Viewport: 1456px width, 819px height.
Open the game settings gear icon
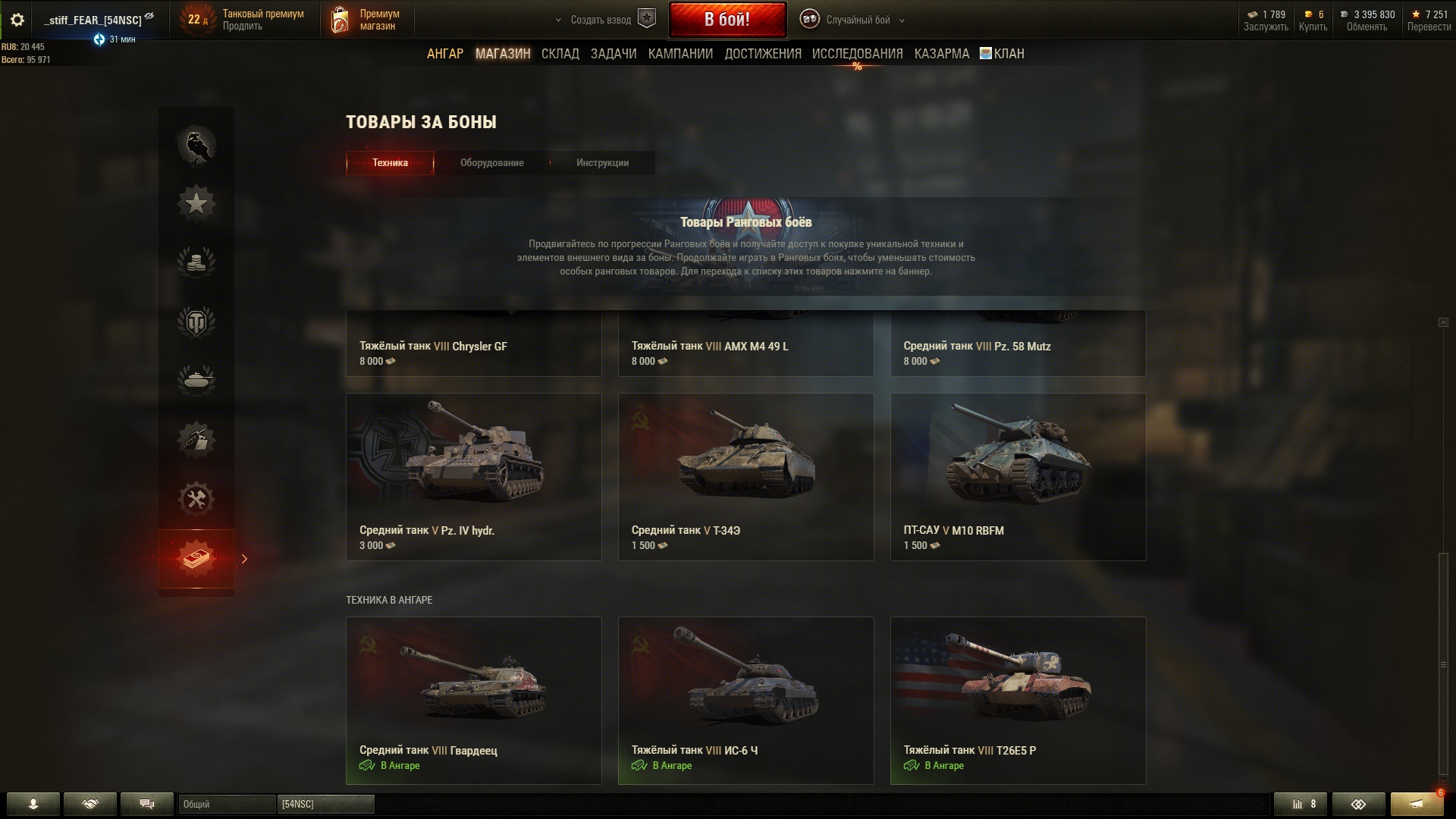[x=17, y=20]
